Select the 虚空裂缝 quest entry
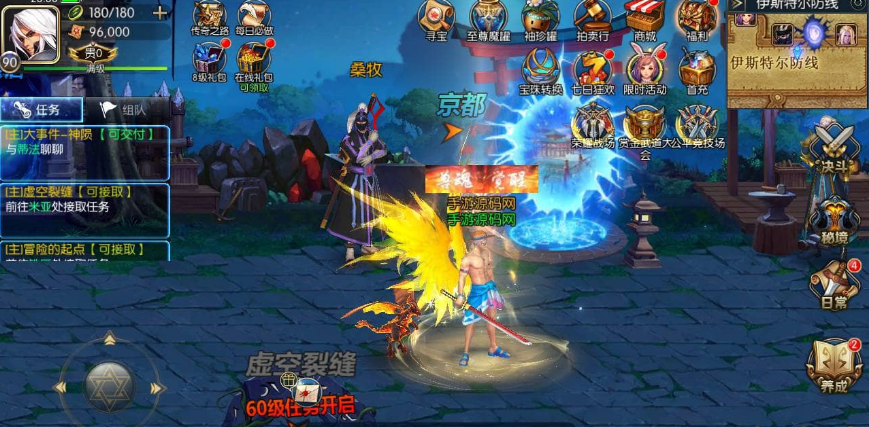Image resolution: width=869 pixels, height=427 pixels. 85,199
